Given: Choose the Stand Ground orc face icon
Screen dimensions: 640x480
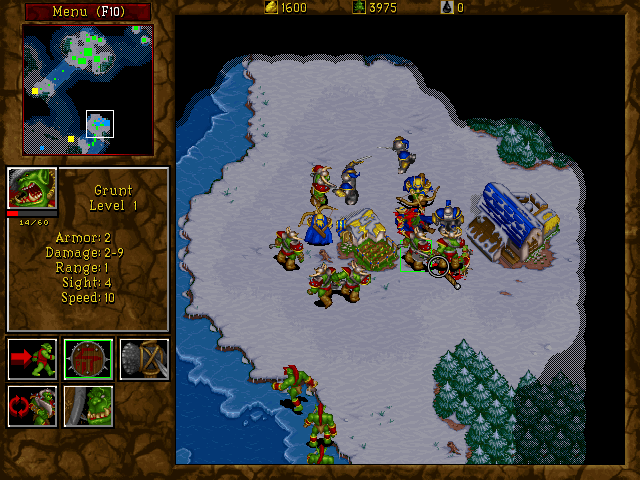Looking at the screenshot, I should (88, 406).
